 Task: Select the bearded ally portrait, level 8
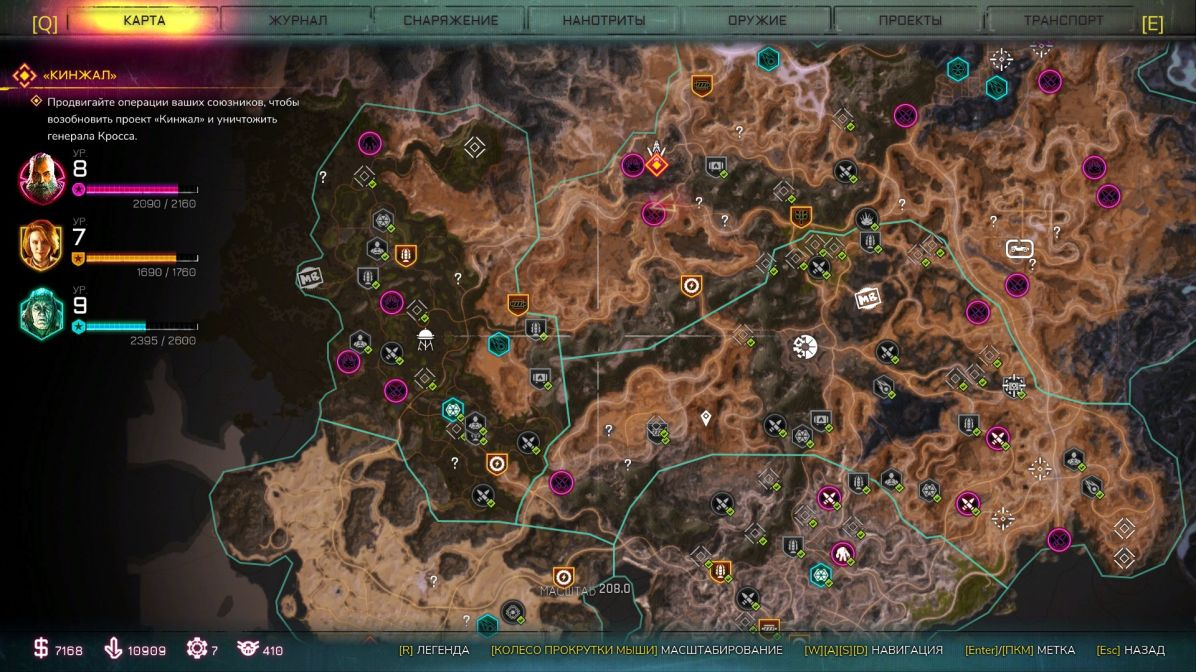tap(42, 178)
